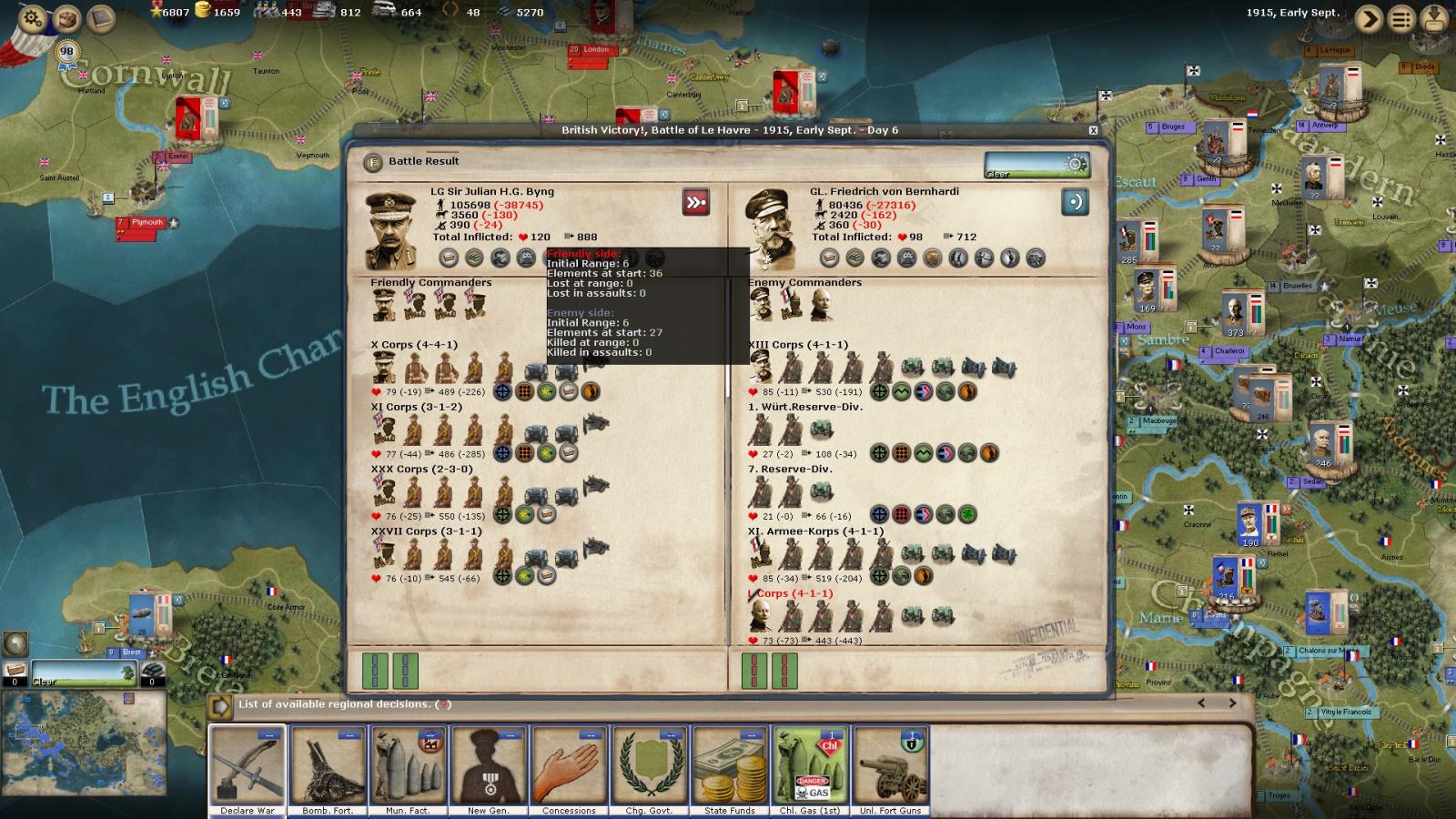
Task: Show next page of regional decisions
Action: tap(1233, 703)
